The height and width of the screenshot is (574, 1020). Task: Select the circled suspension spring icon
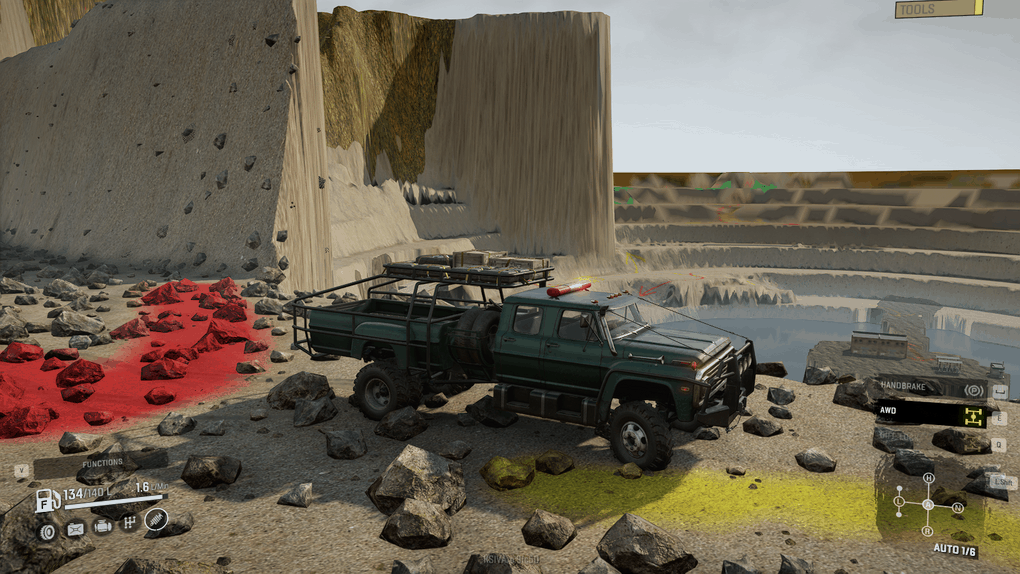[x=155, y=520]
